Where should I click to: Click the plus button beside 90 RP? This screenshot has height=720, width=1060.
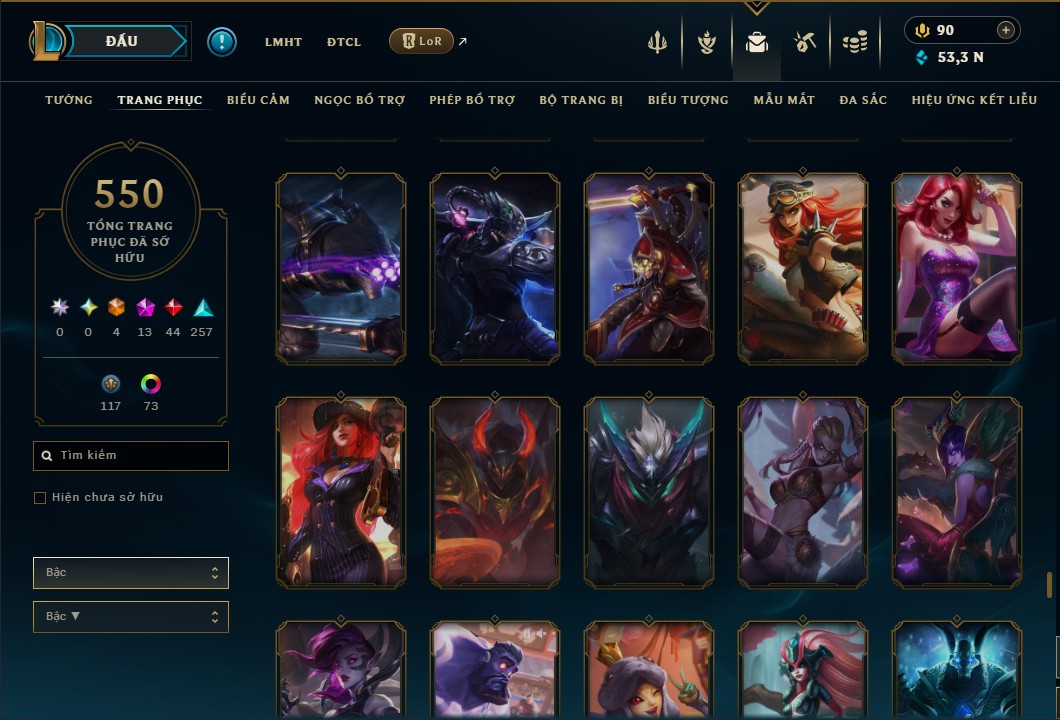(1005, 30)
